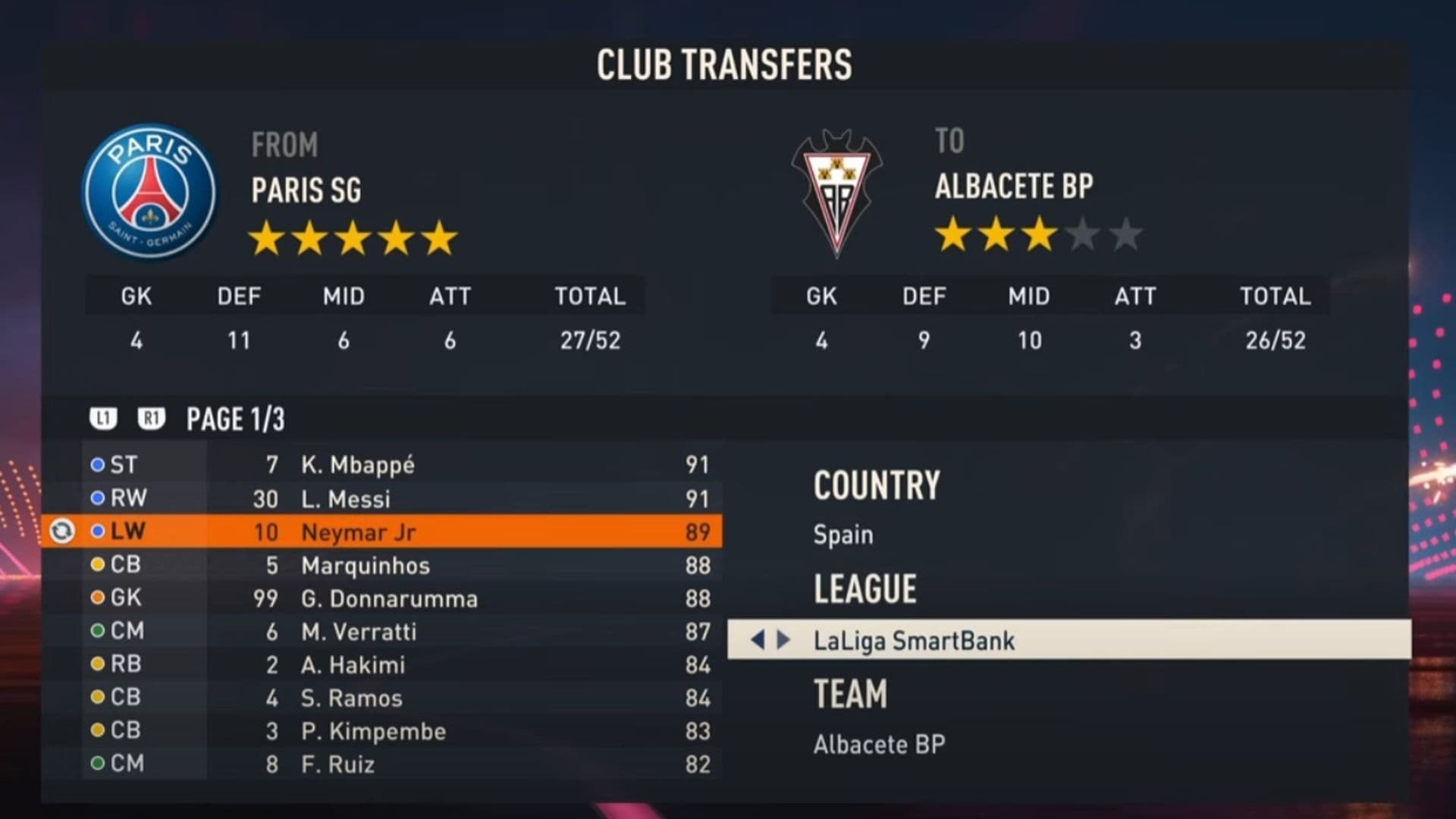This screenshot has height=819, width=1456.
Task: Click the left arrow on the league selector
Action: 757,640
